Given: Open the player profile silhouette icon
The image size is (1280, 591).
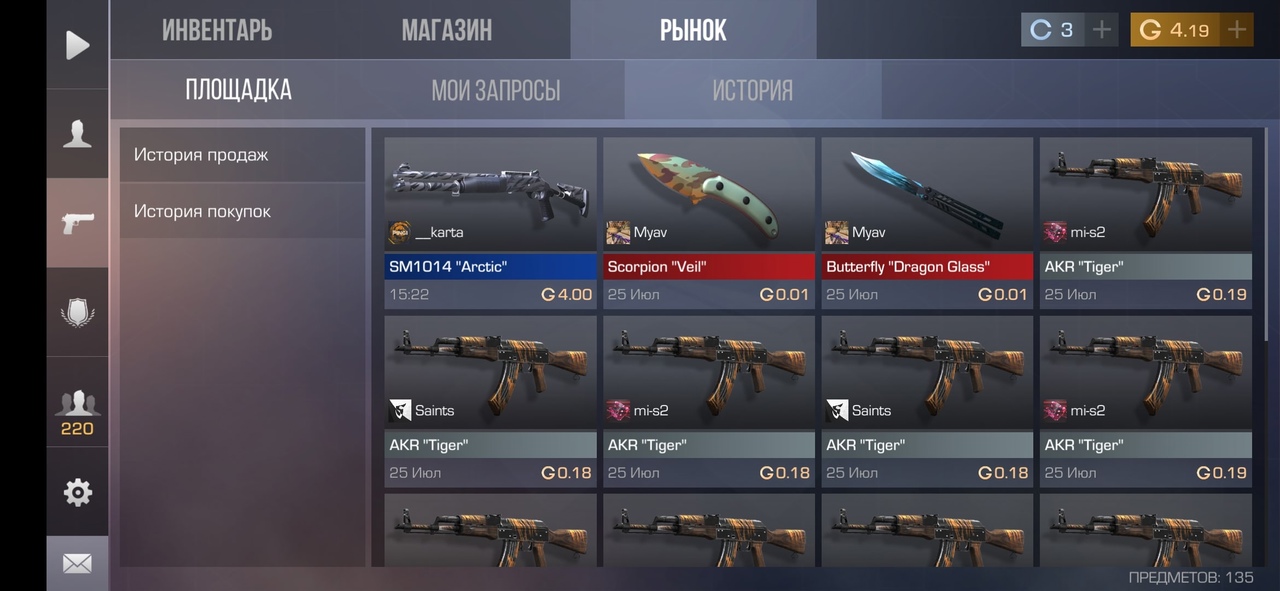Looking at the screenshot, I should [77, 134].
